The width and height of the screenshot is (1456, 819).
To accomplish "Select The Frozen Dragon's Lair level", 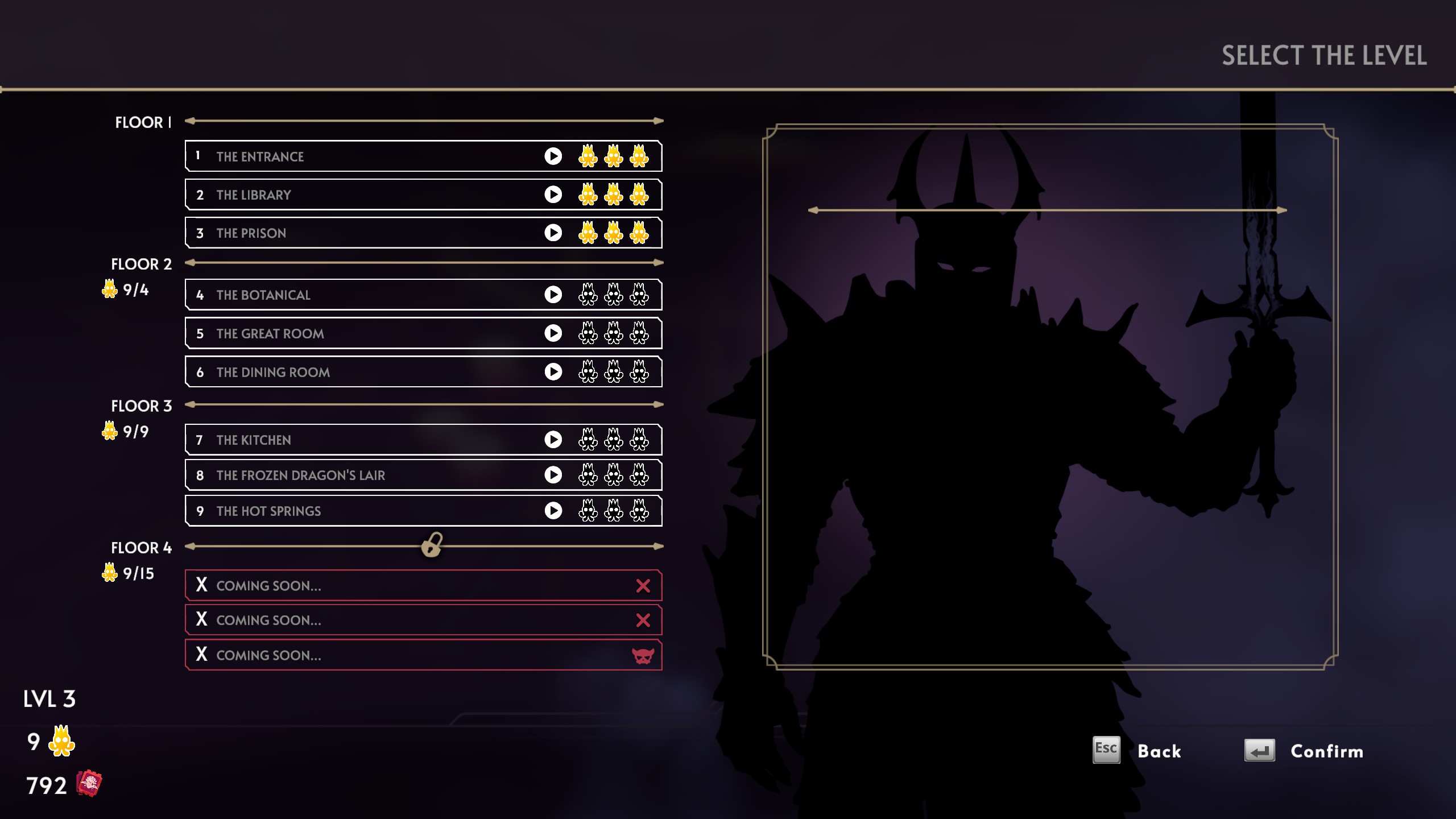I will click(x=341, y=475).
